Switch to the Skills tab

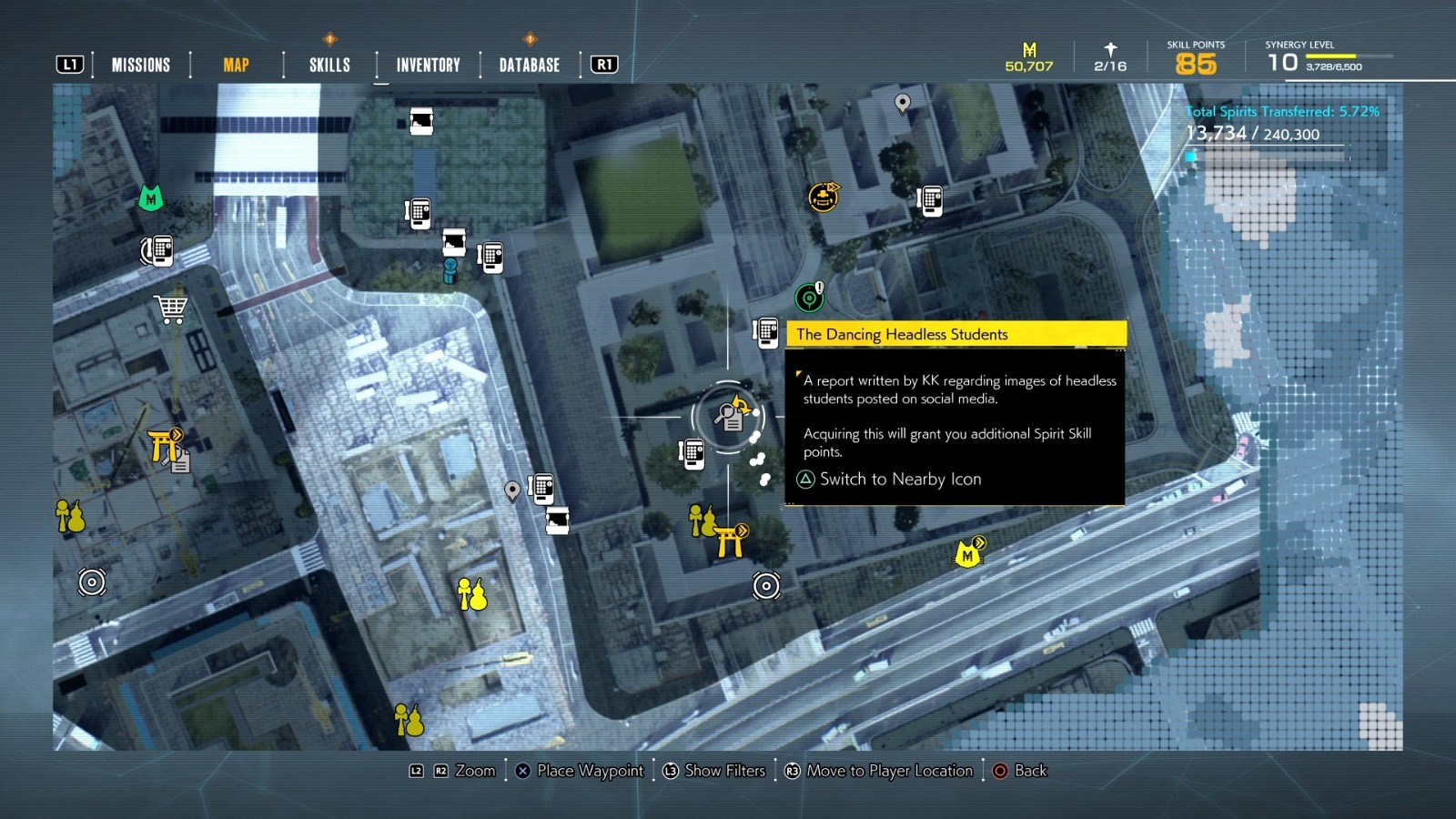point(329,64)
